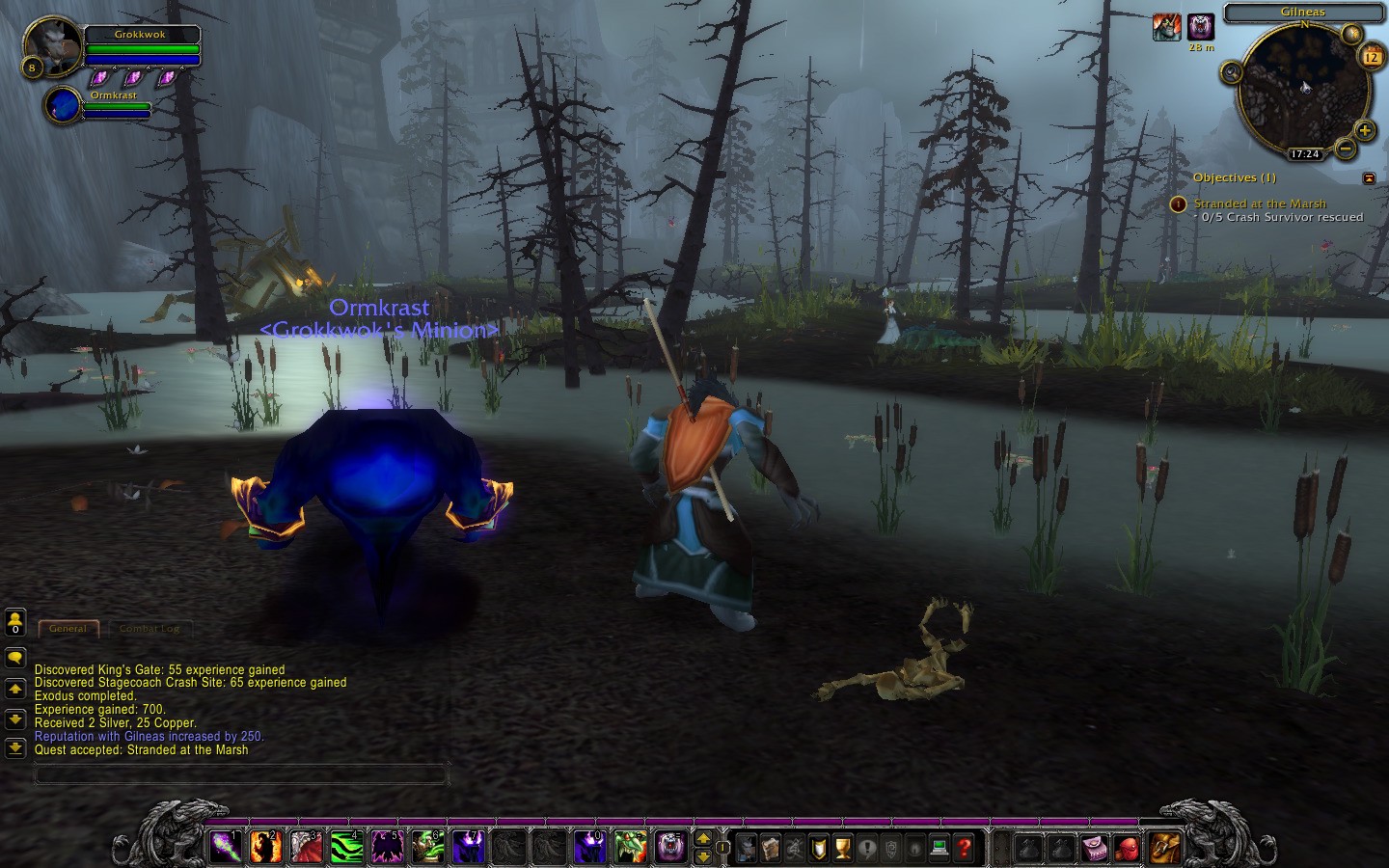
Task: Open the chat menu speech bubble button
Action: point(15,658)
